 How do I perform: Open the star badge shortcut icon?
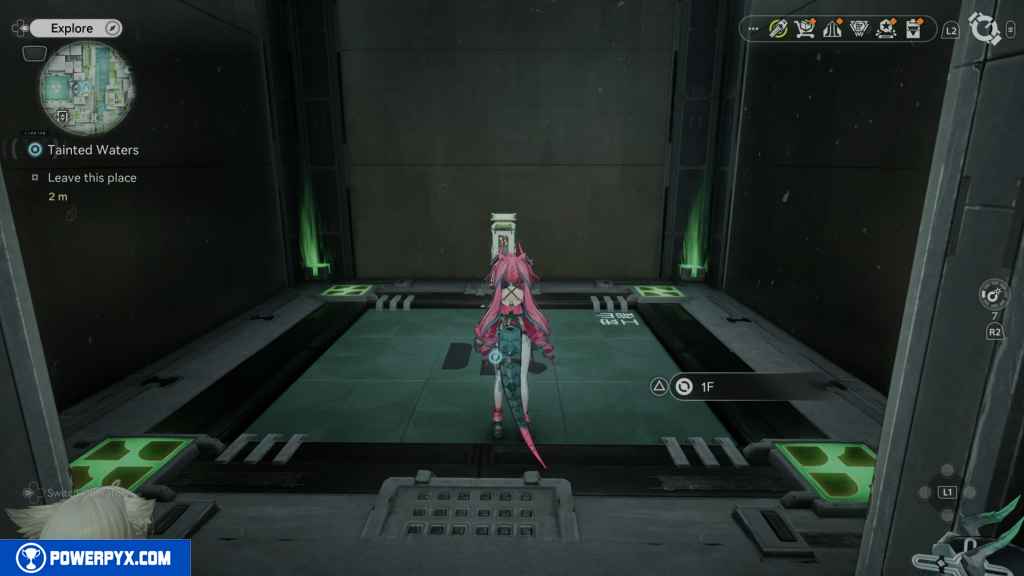coord(885,29)
